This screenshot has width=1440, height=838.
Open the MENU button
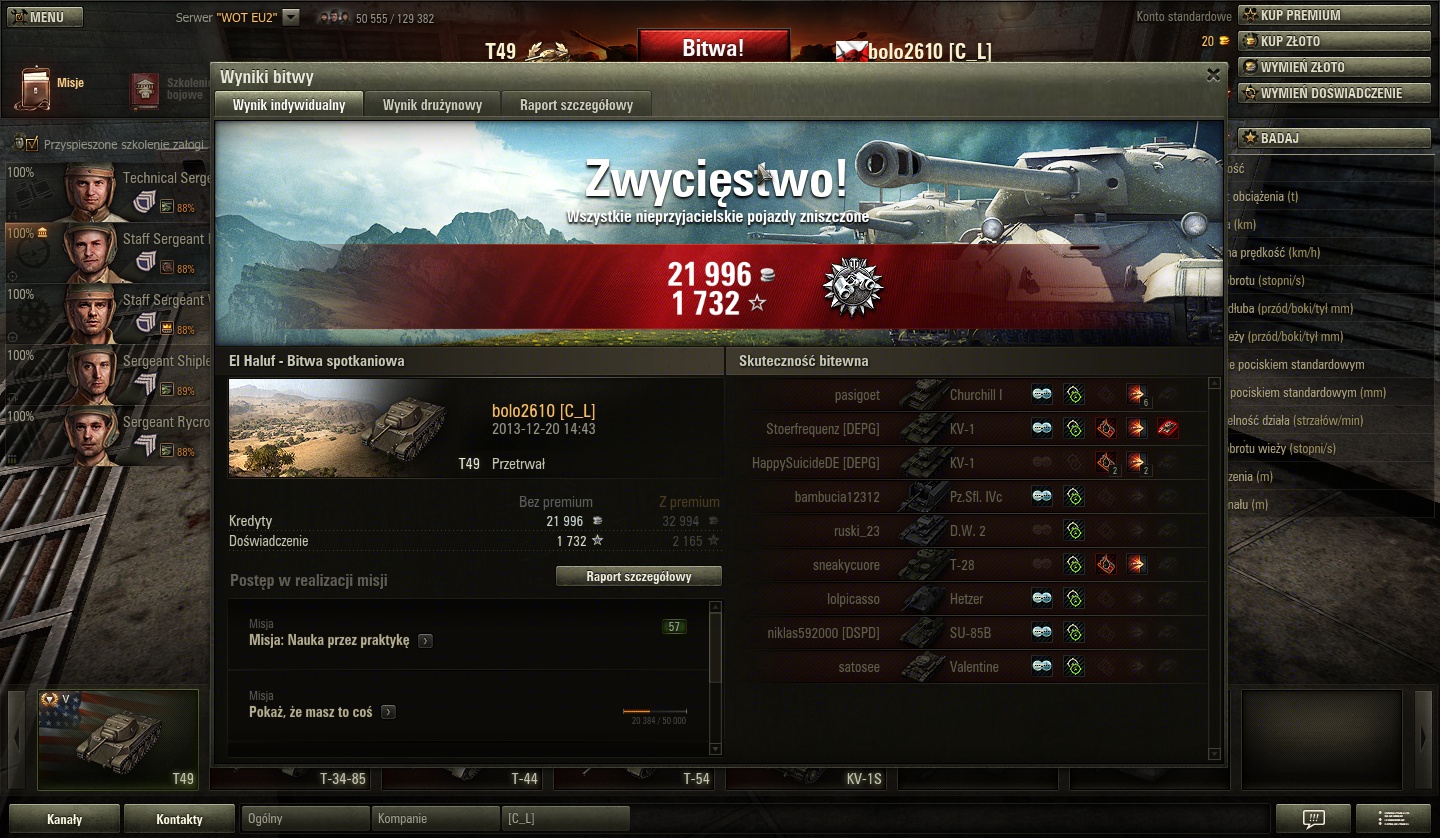tap(42, 17)
